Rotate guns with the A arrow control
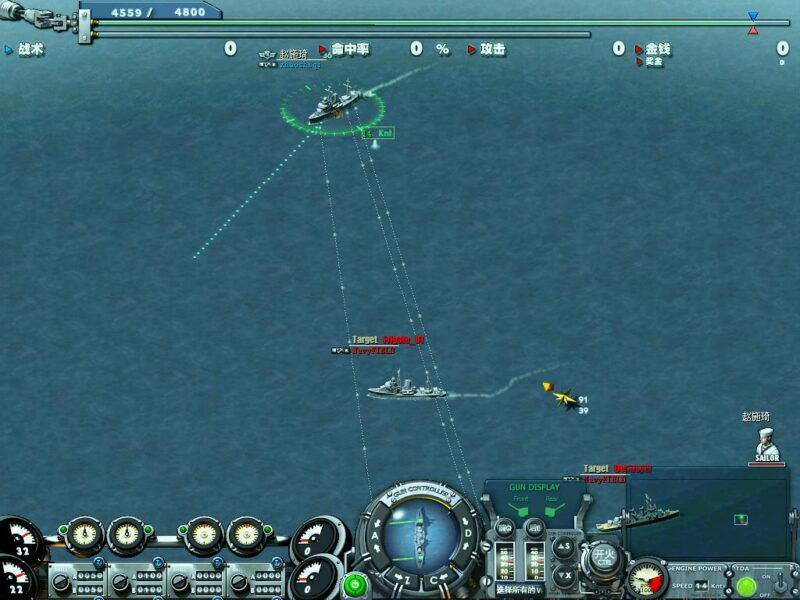The image size is (800, 600). (x=373, y=536)
